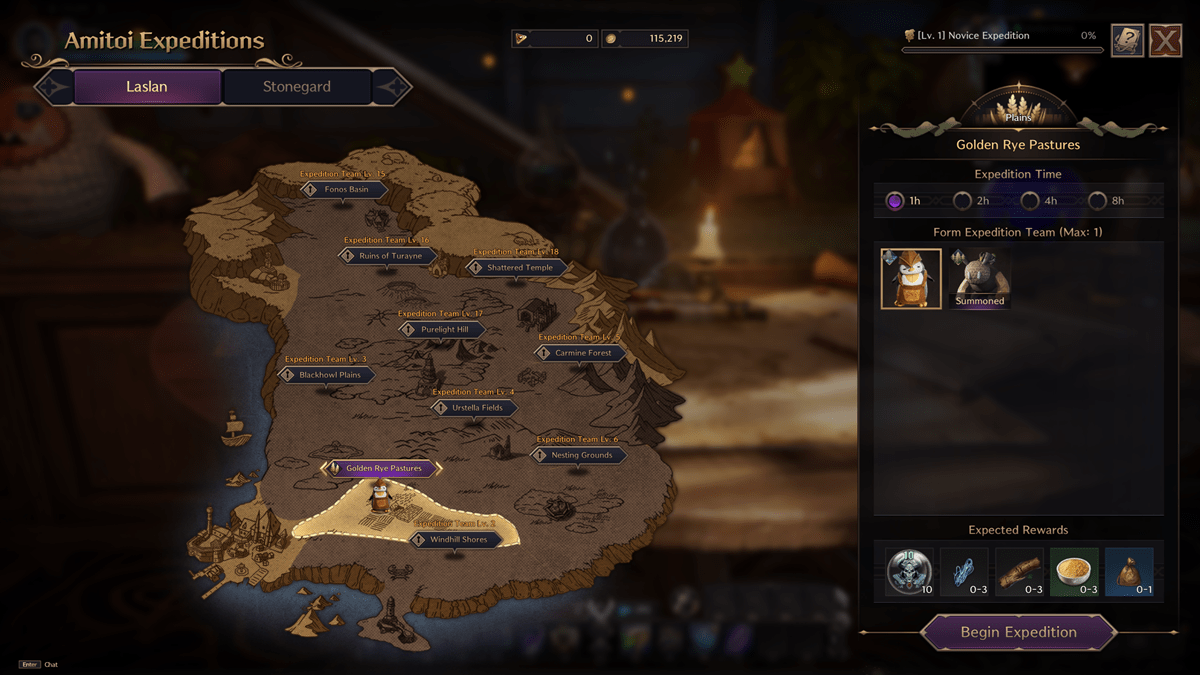Select the 8h expedition time option

point(1098,200)
